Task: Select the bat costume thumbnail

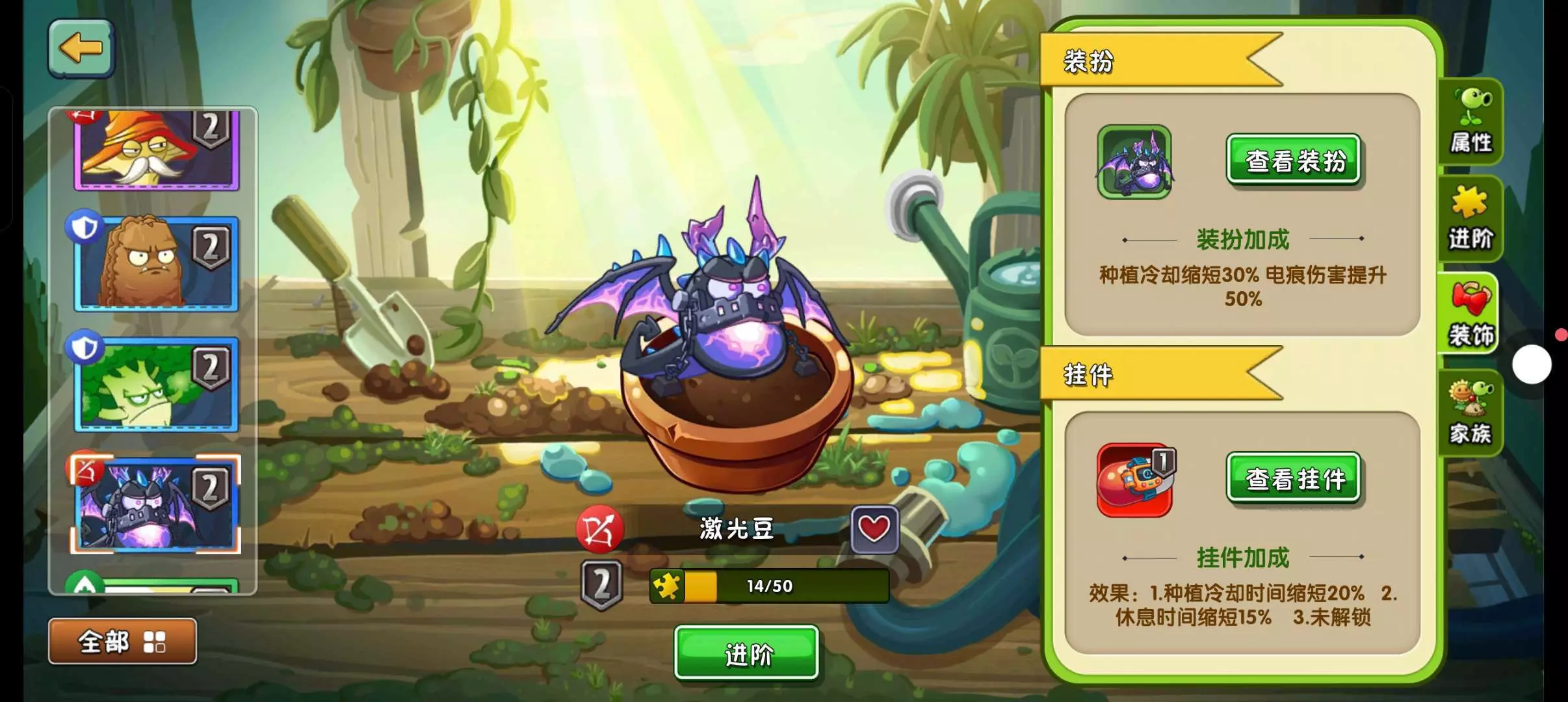Action: pos(1134,162)
